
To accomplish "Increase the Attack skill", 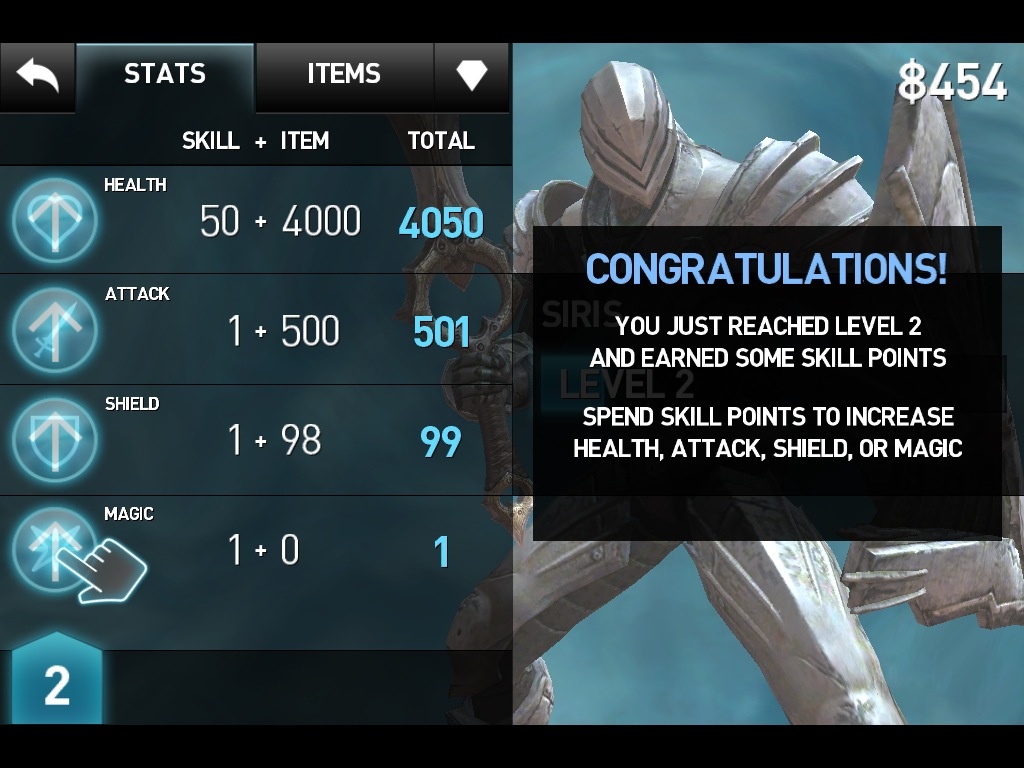I will [x=55, y=330].
